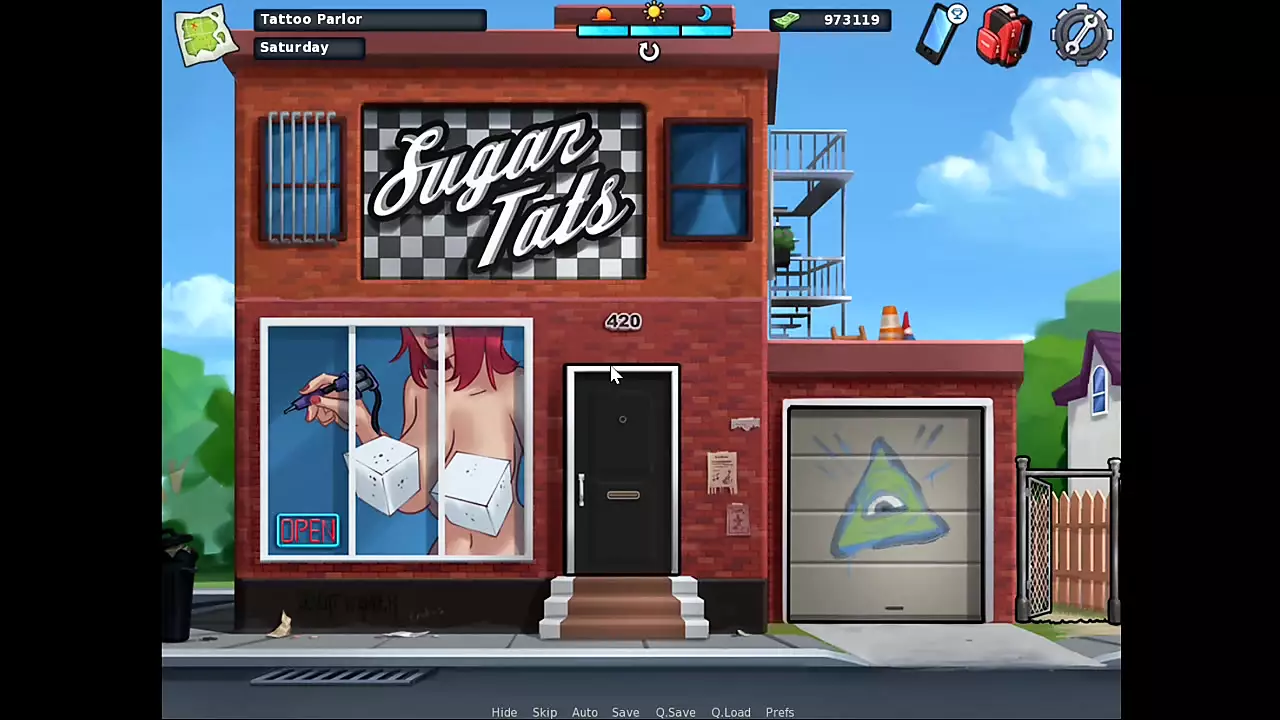Quick load with Q.Load

pos(731,712)
